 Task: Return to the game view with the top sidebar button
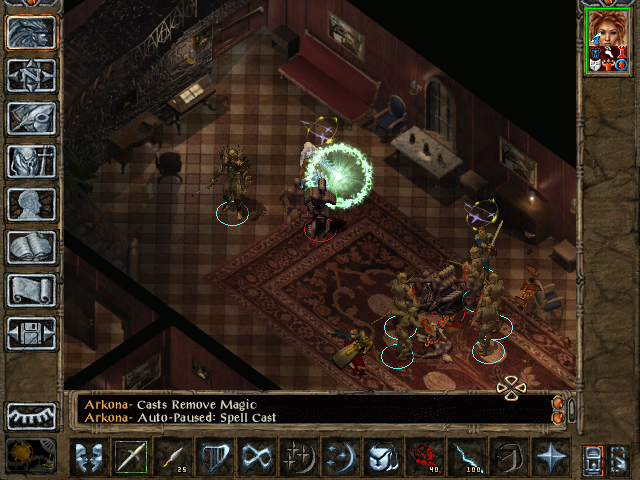pyautogui.click(x=31, y=32)
